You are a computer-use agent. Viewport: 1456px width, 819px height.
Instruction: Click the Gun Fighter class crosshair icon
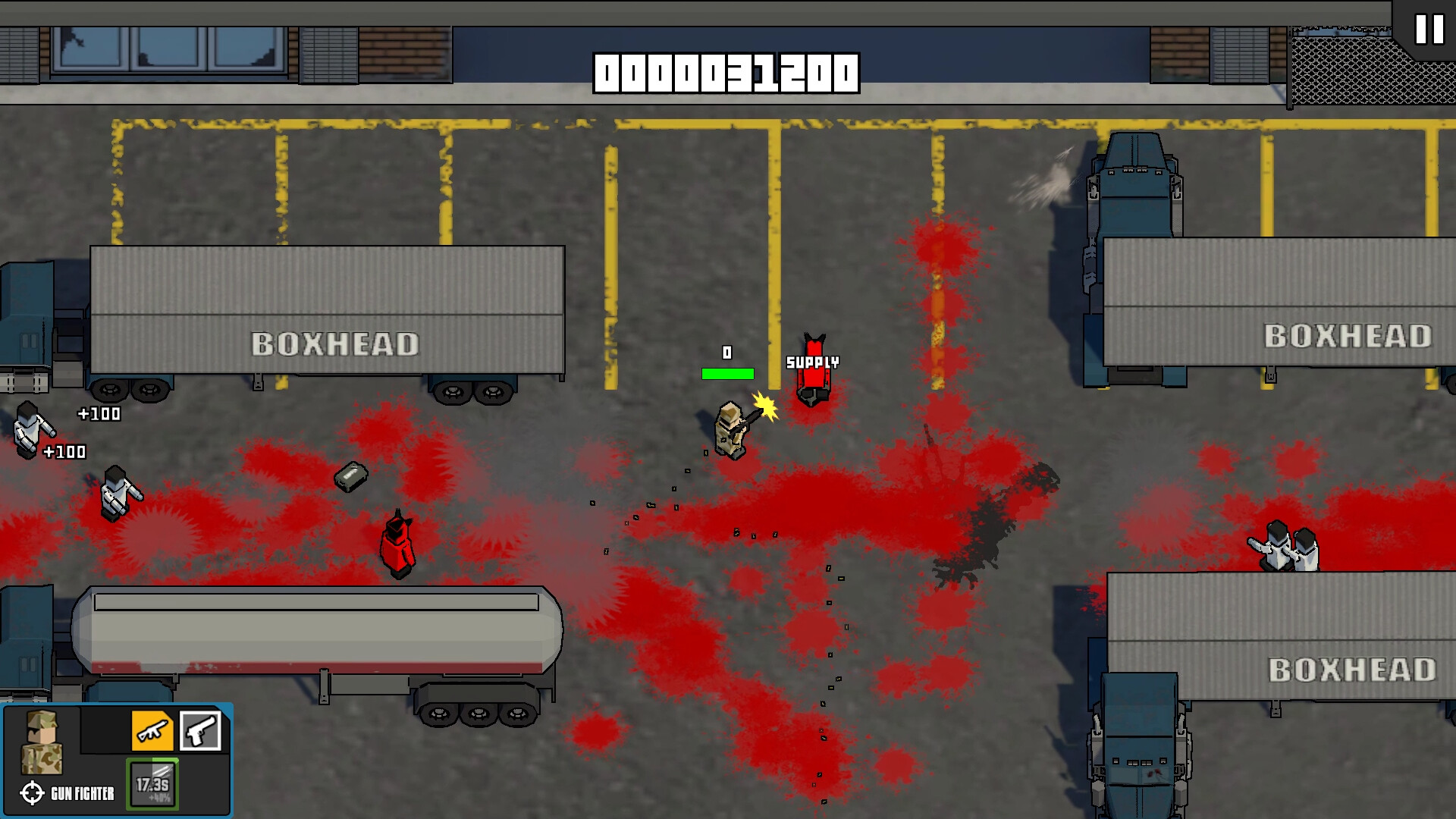[x=32, y=793]
